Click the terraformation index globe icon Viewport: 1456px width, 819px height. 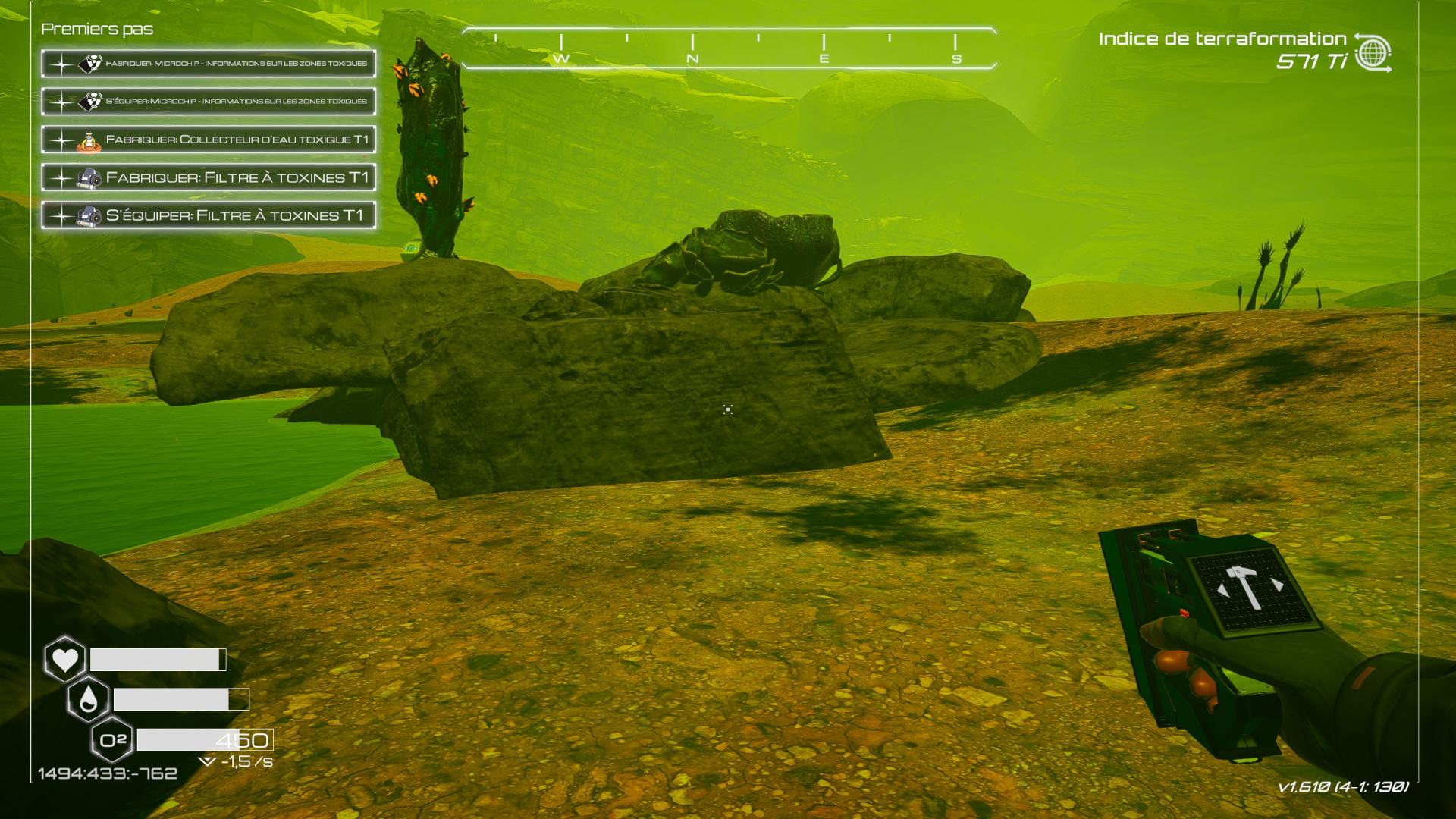(x=1373, y=53)
